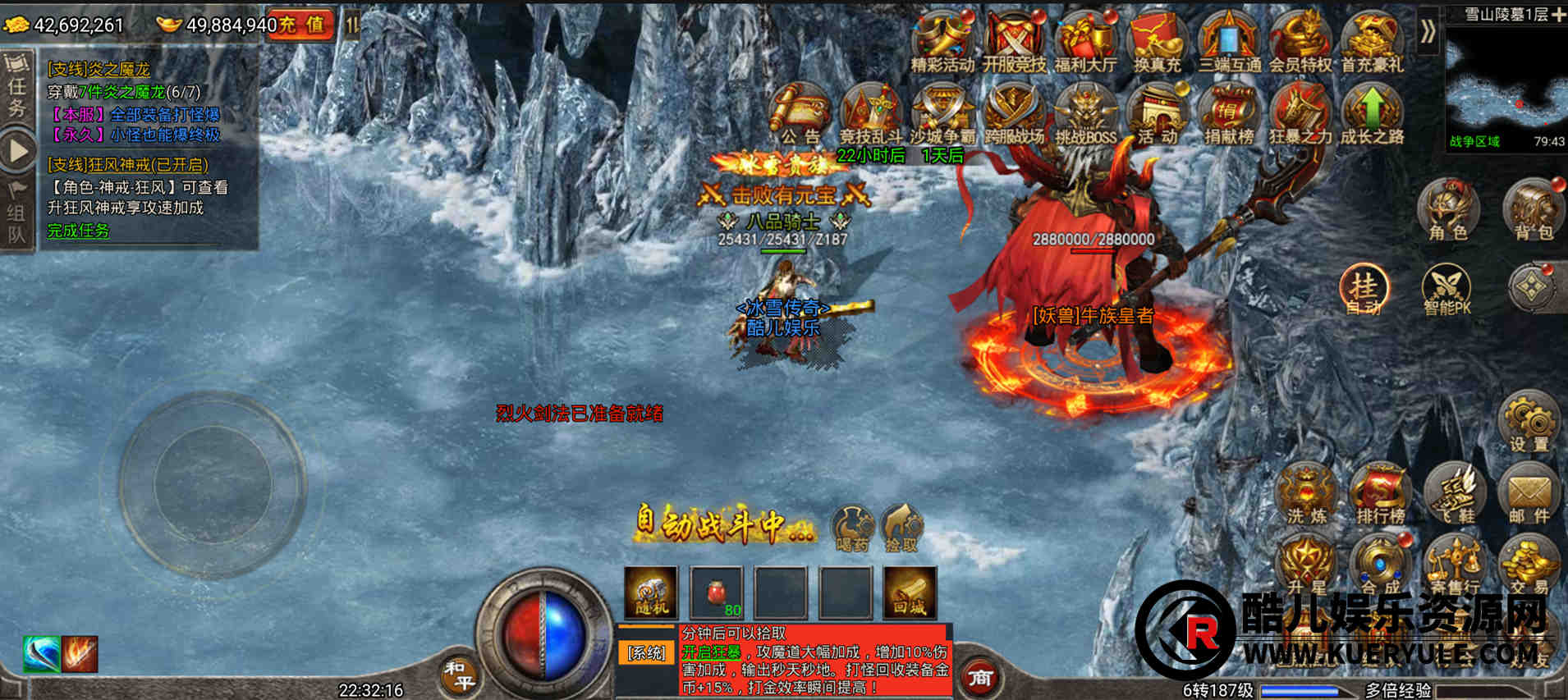
Task: Click the 完成任务 complete quest link
Action: coord(78,231)
